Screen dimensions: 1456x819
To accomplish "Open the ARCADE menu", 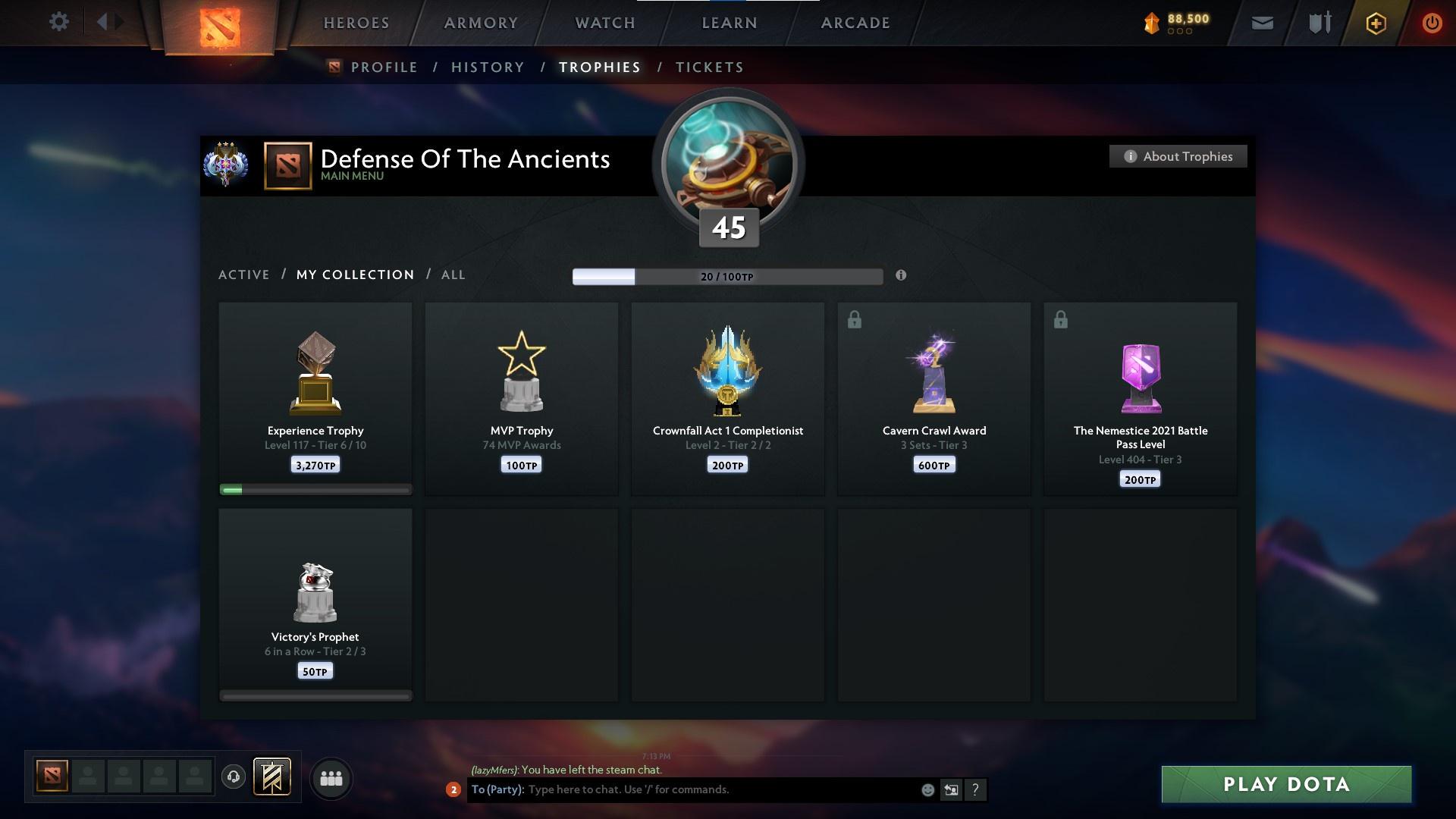I will 855,23.
